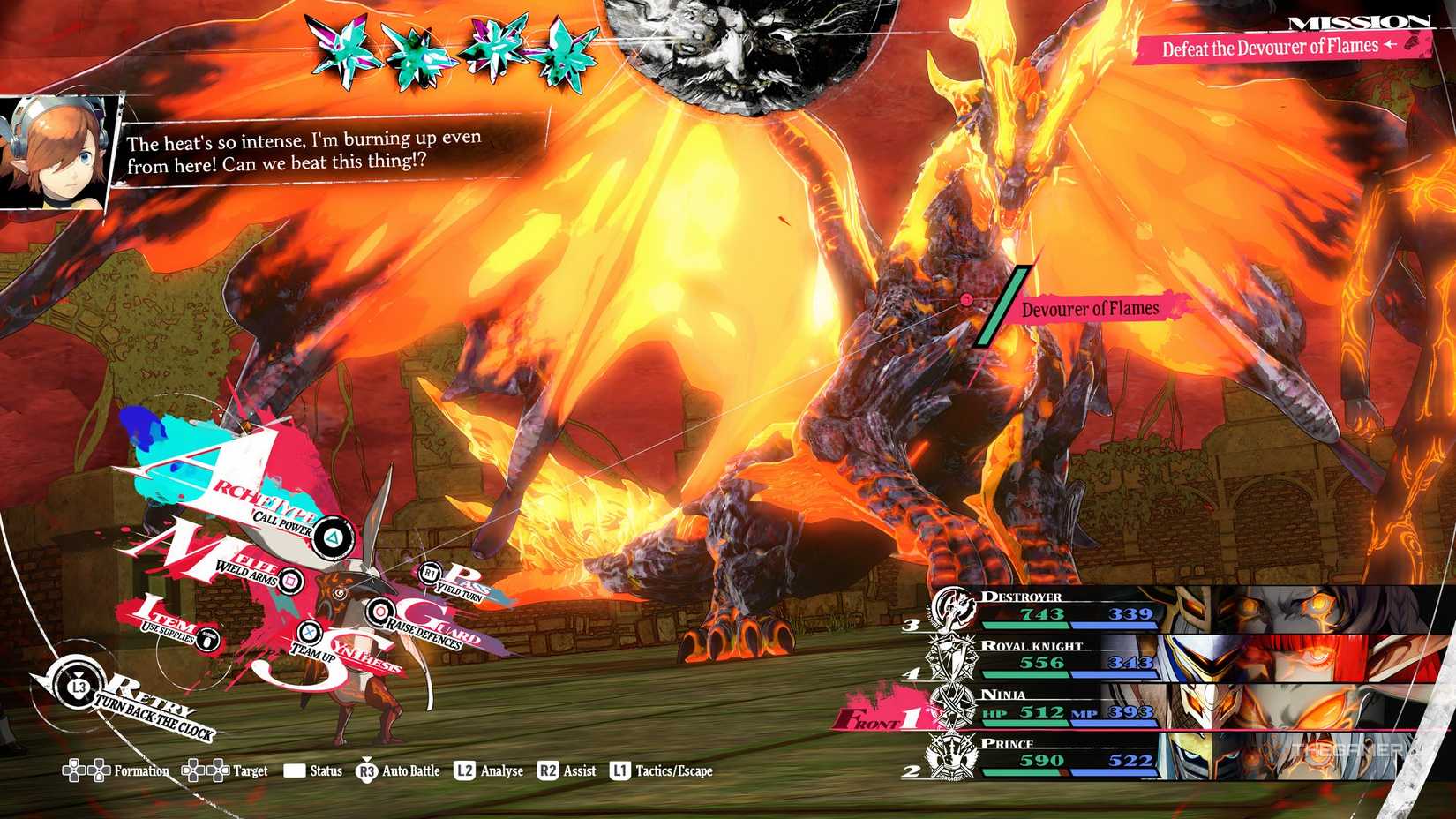This screenshot has width=1456, height=819.
Task: Click the Status option
Action: pyautogui.click(x=312, y=770)
